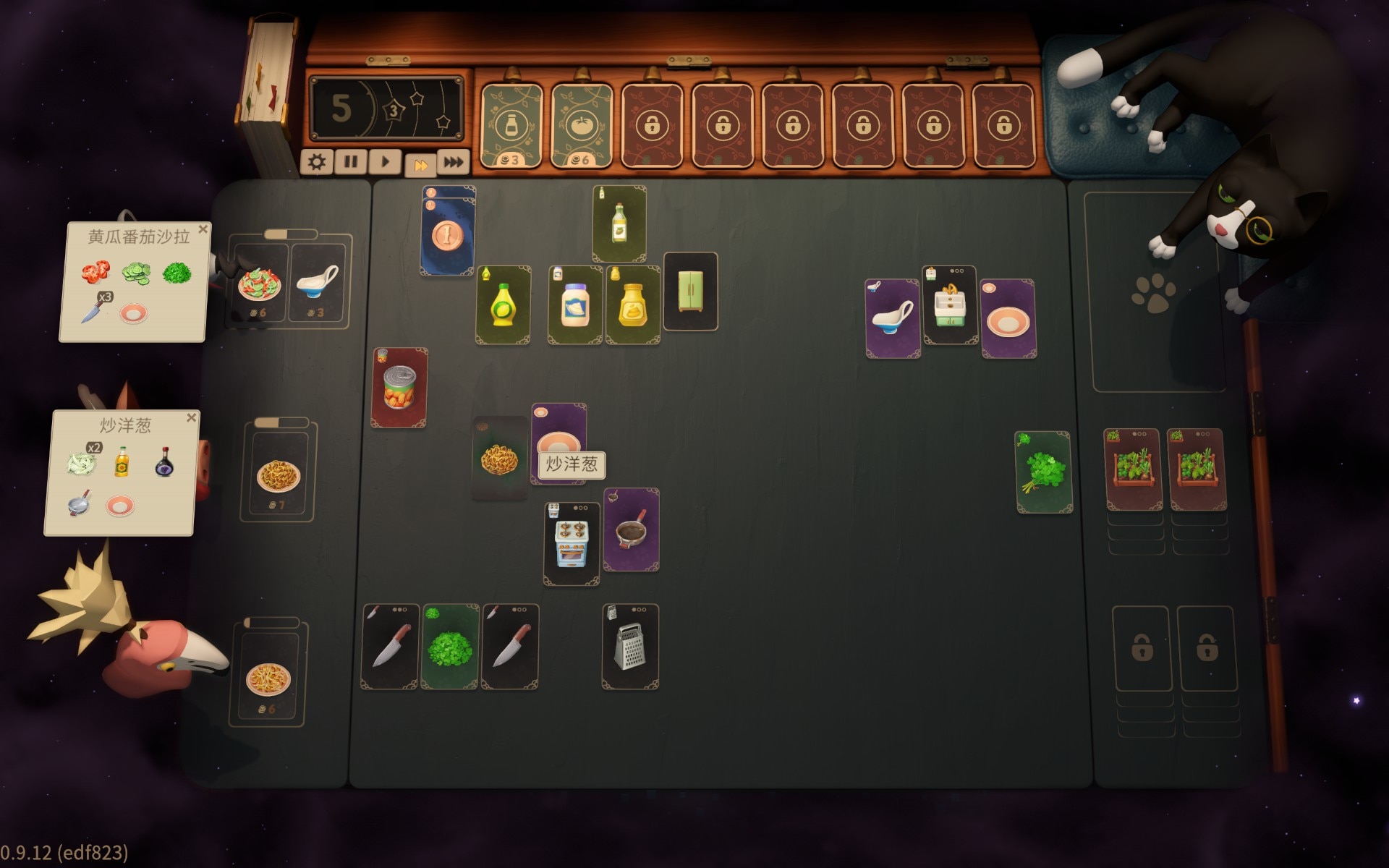Screen dimensions: 1389x868
Task: Select the mustard bottle card
Action: tap(632, 305)
